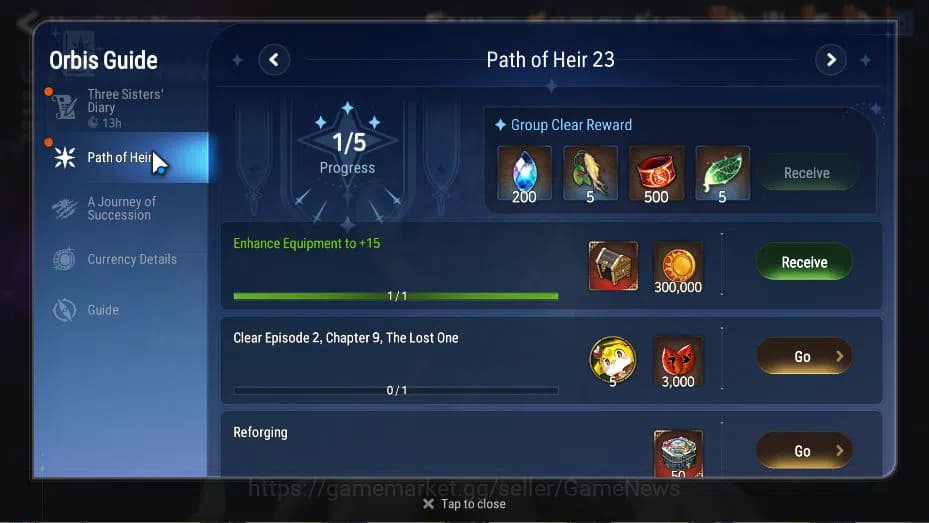View the treasure chest reward icon
Screen dimensions: 929x523
click(613, 265)
